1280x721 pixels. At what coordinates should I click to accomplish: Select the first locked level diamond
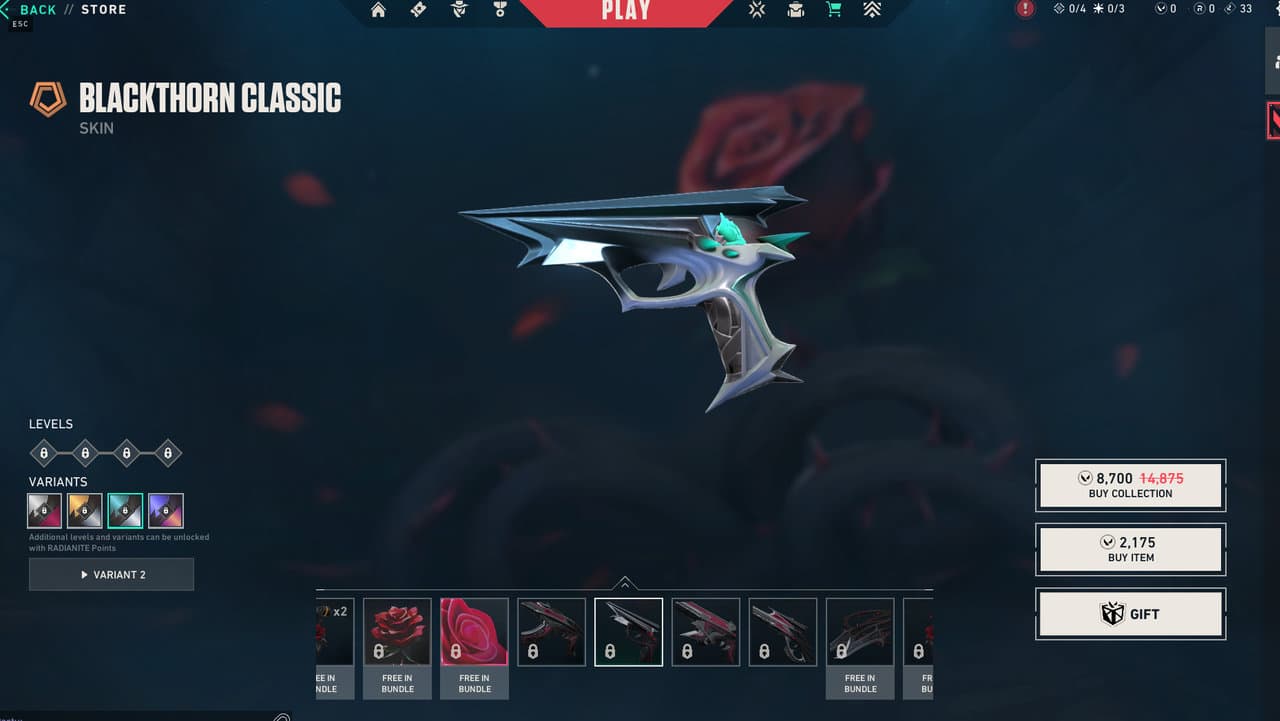[43, 453]
